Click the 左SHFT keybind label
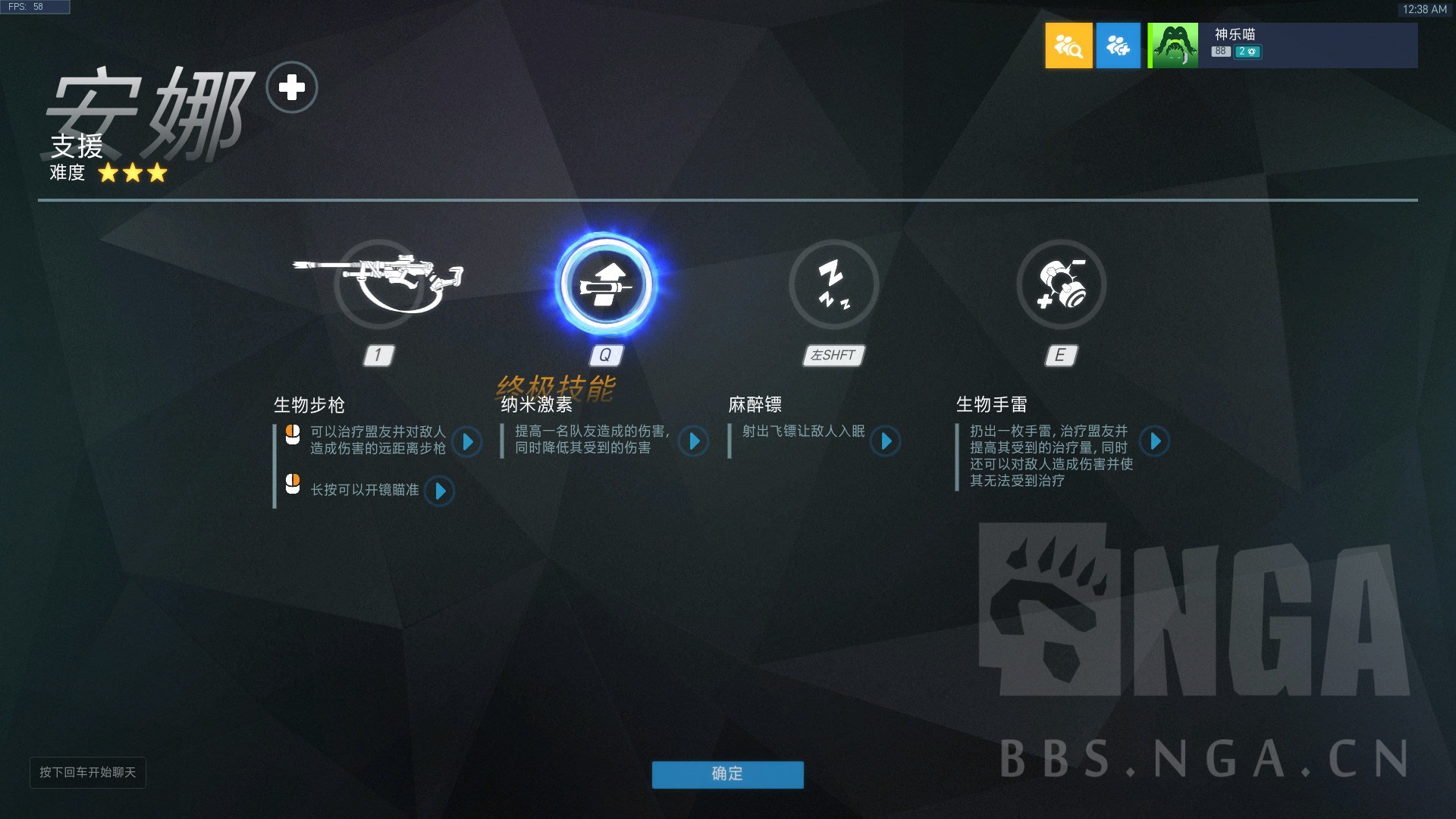1456x819 pixels. coord(832,354)
